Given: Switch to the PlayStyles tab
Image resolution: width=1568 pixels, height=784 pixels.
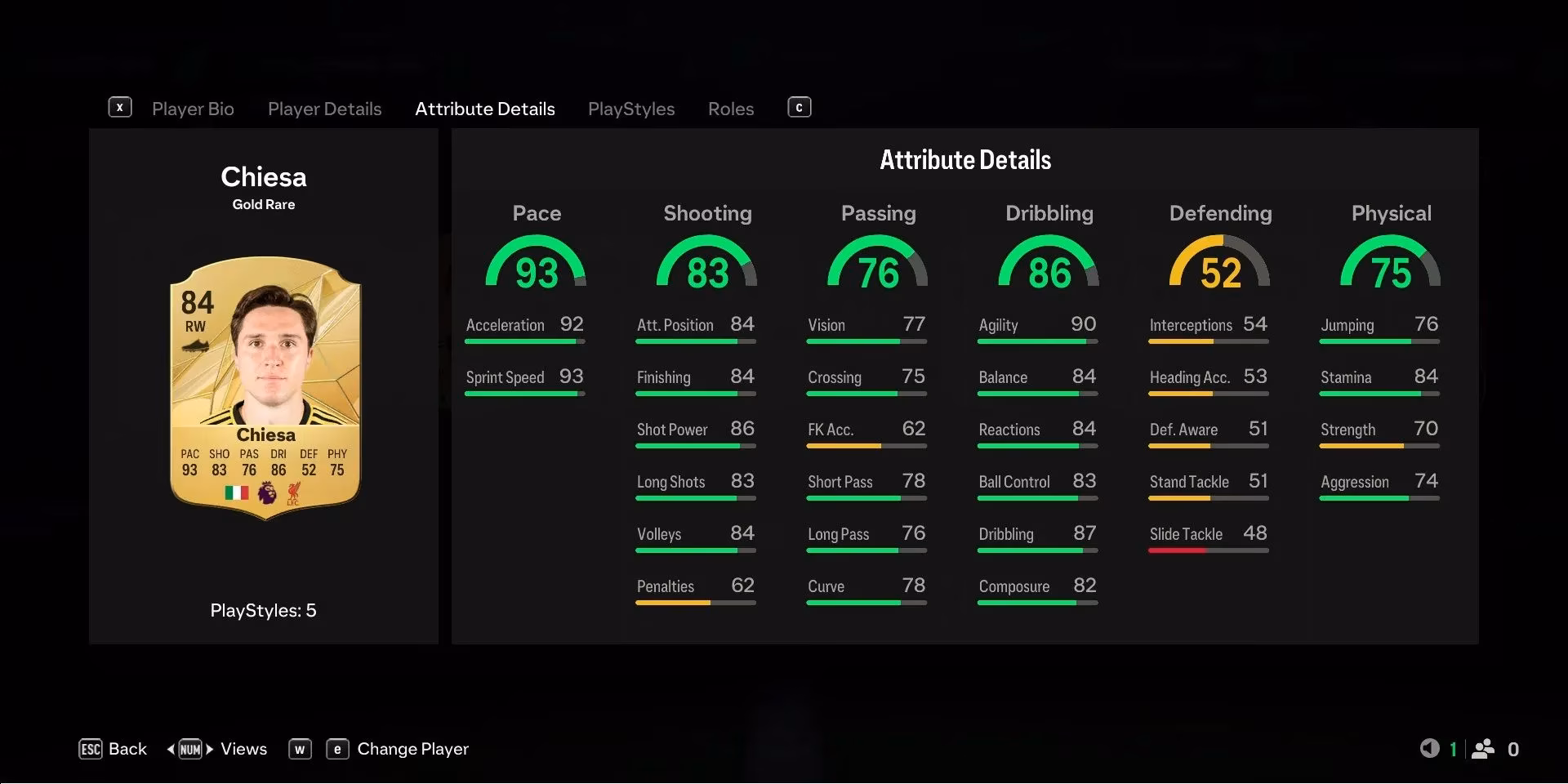Looking at the screenshot, I should pyautogui.click(x=630, y=109).
